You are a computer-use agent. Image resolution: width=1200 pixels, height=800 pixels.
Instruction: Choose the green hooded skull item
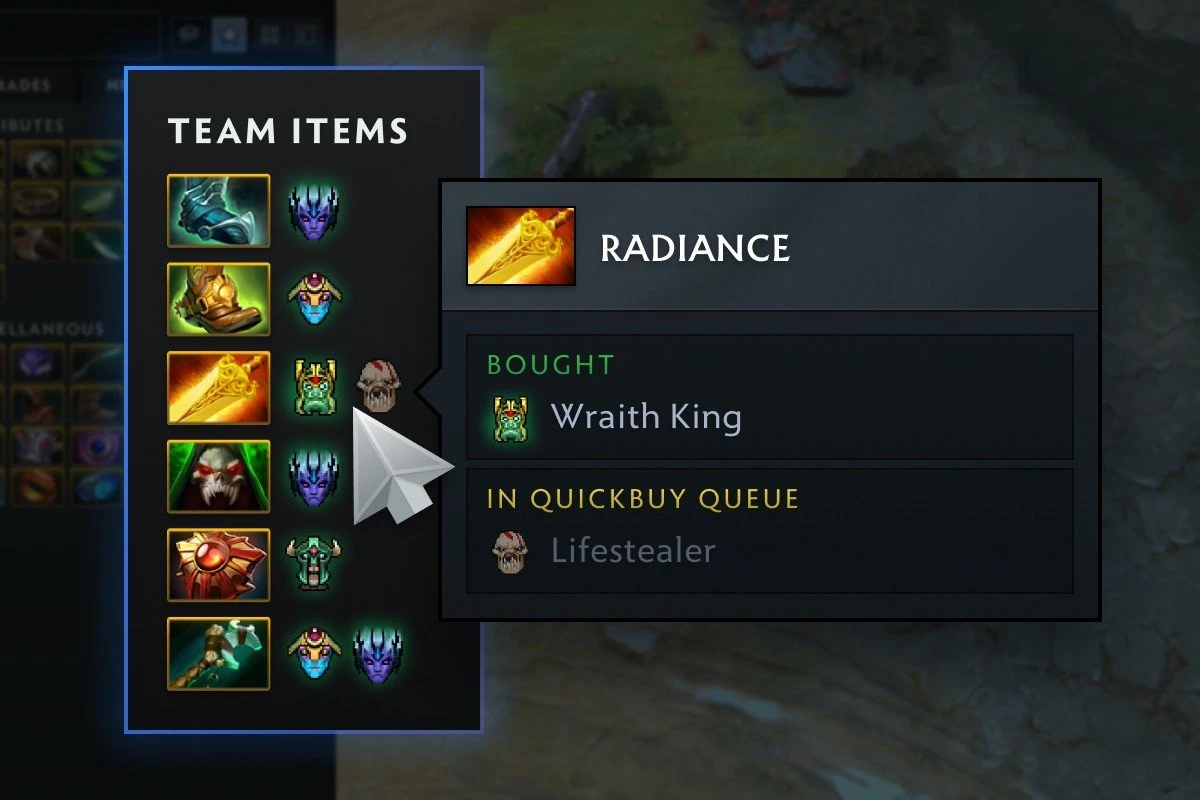(x=218, y=476)
